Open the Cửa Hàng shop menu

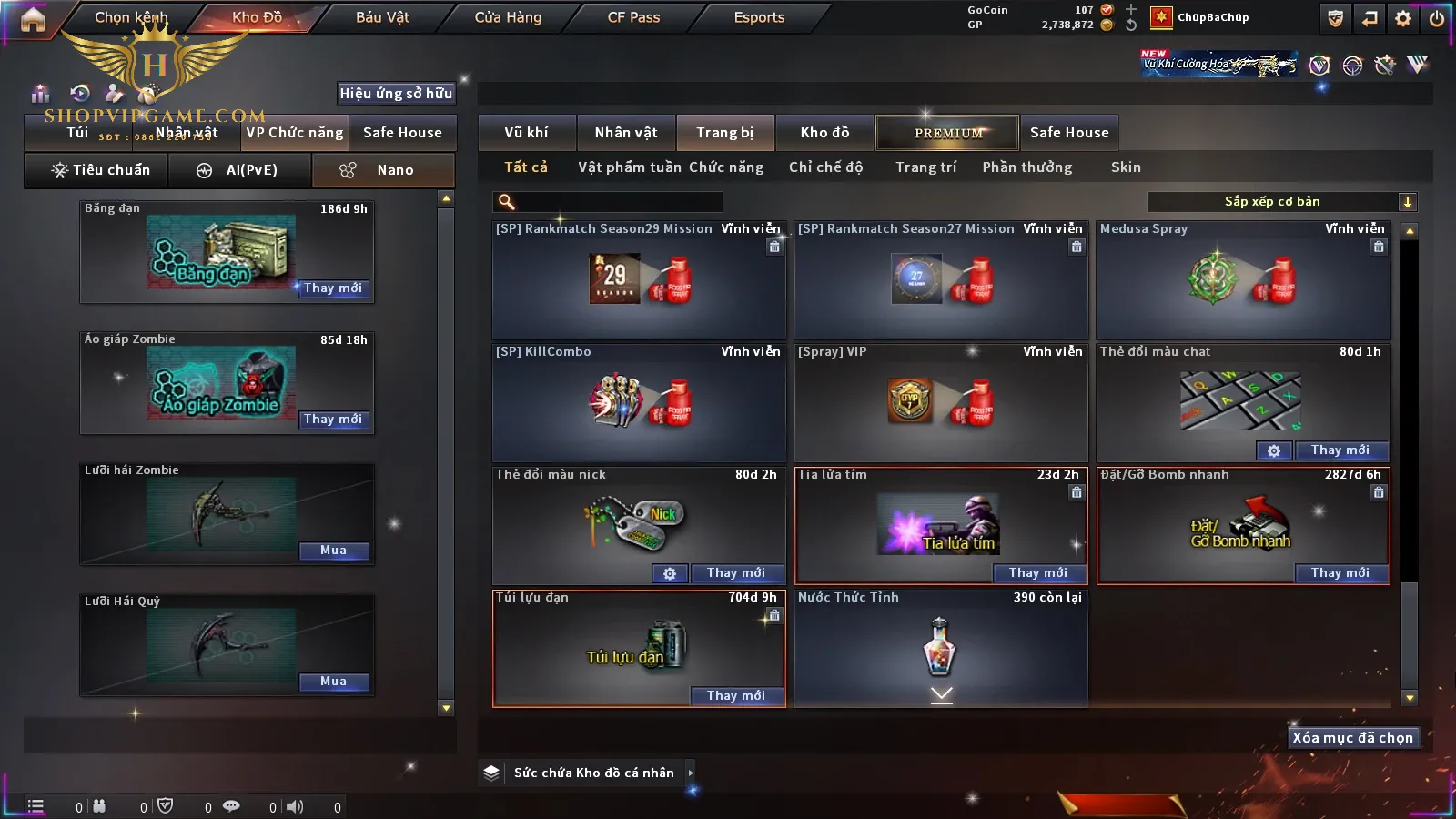point(508,17)
